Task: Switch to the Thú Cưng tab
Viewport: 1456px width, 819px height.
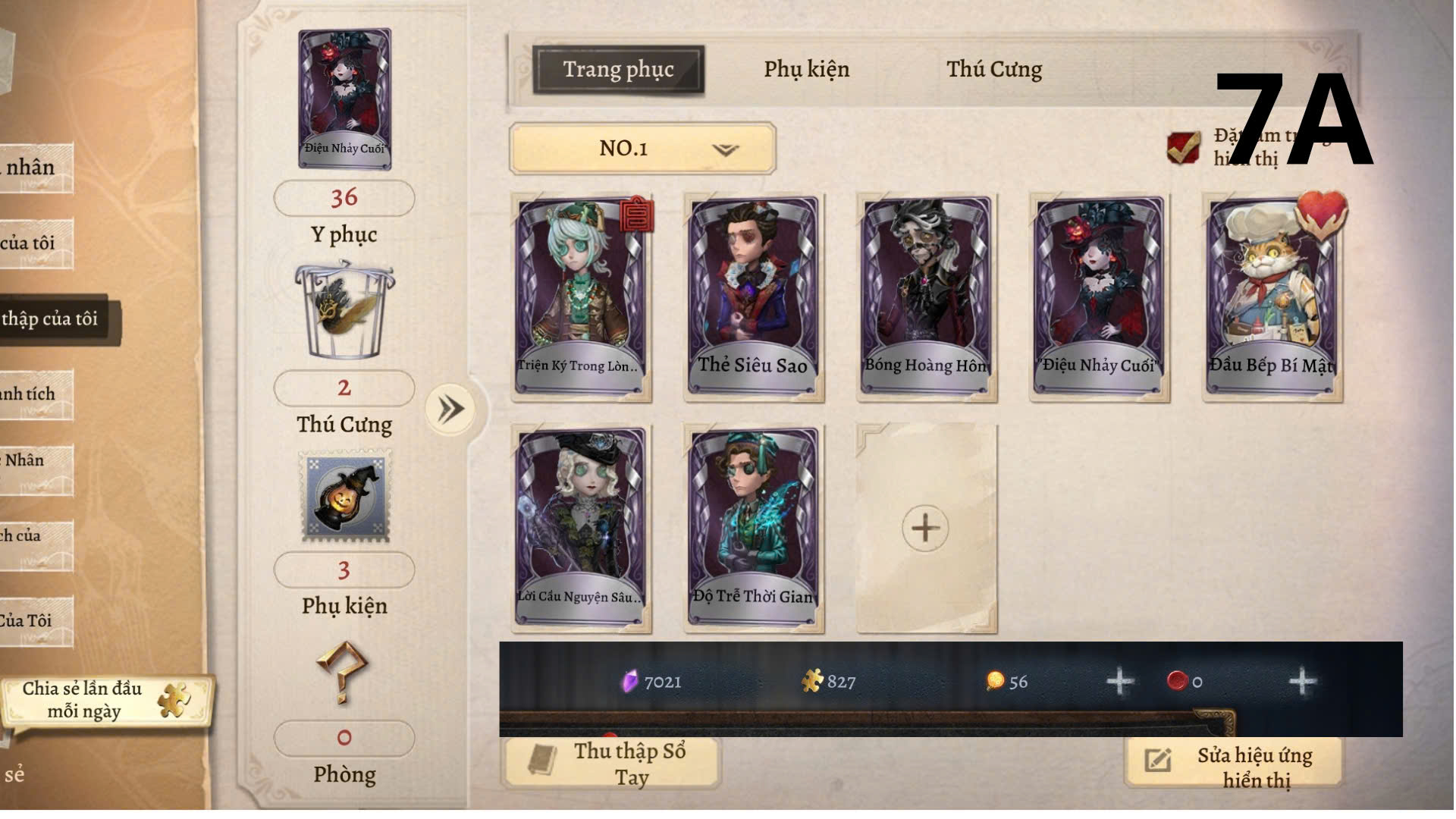Action: click(994, 70)
